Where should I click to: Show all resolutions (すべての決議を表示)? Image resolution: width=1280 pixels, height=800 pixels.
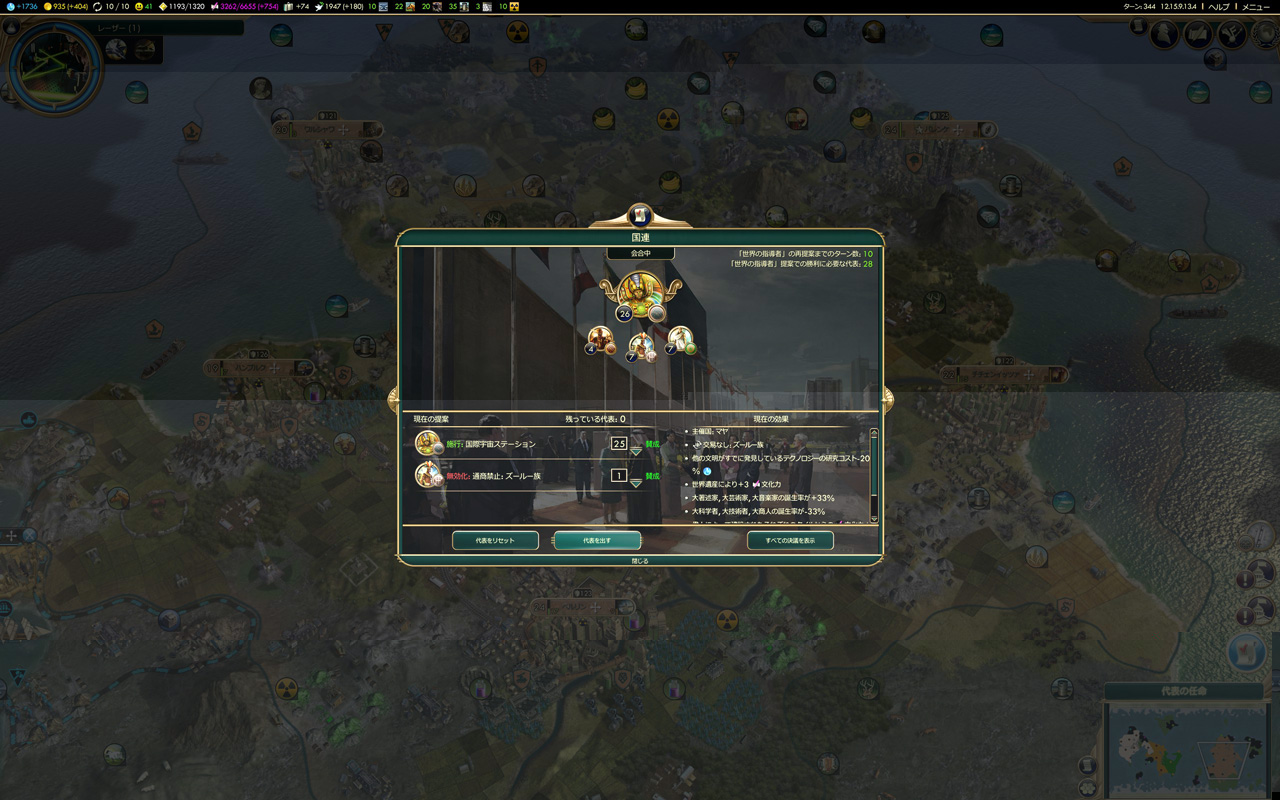point(790,540)
